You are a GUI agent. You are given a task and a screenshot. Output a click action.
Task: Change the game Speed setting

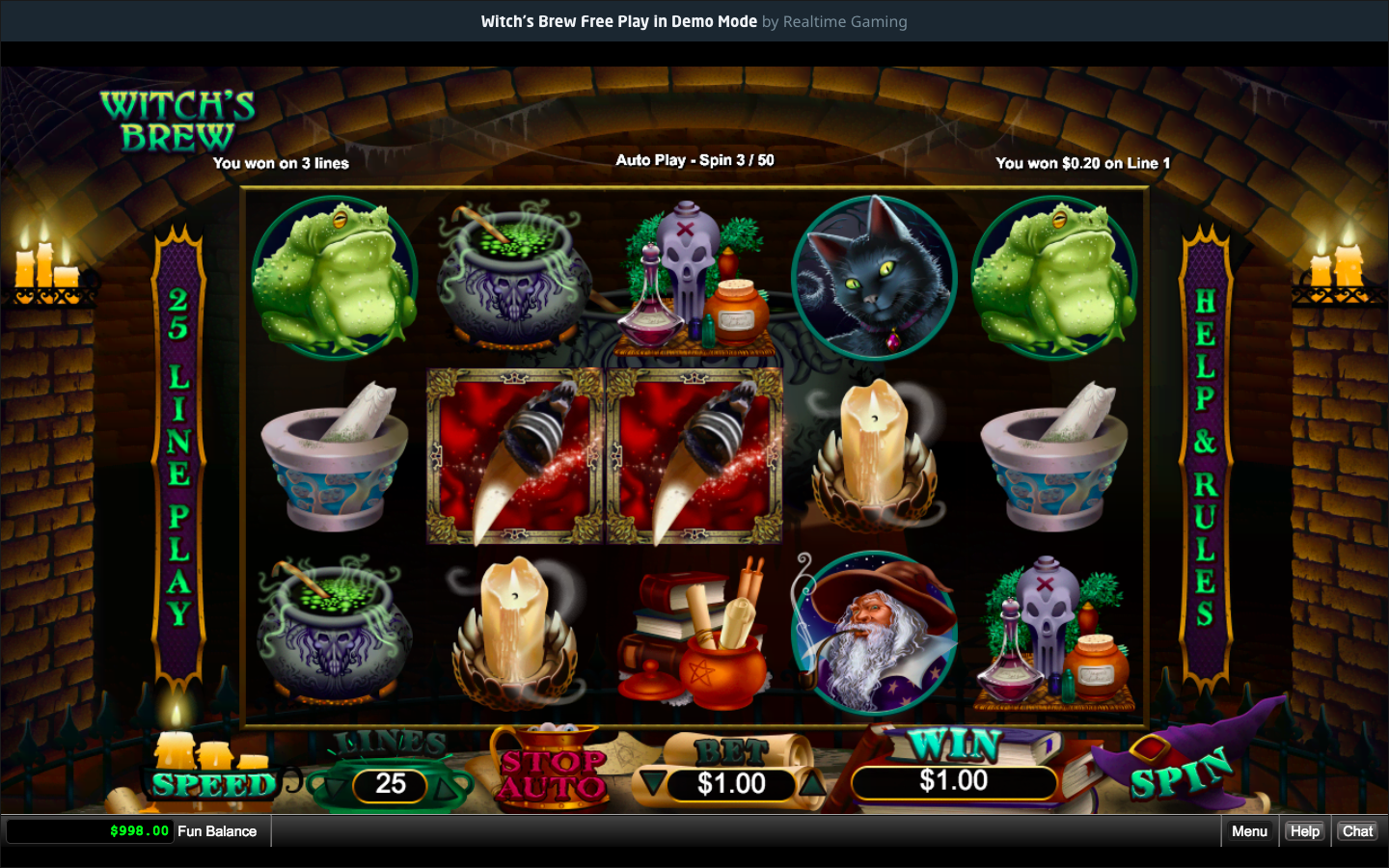pyautogui.click(x=213, y=784)
